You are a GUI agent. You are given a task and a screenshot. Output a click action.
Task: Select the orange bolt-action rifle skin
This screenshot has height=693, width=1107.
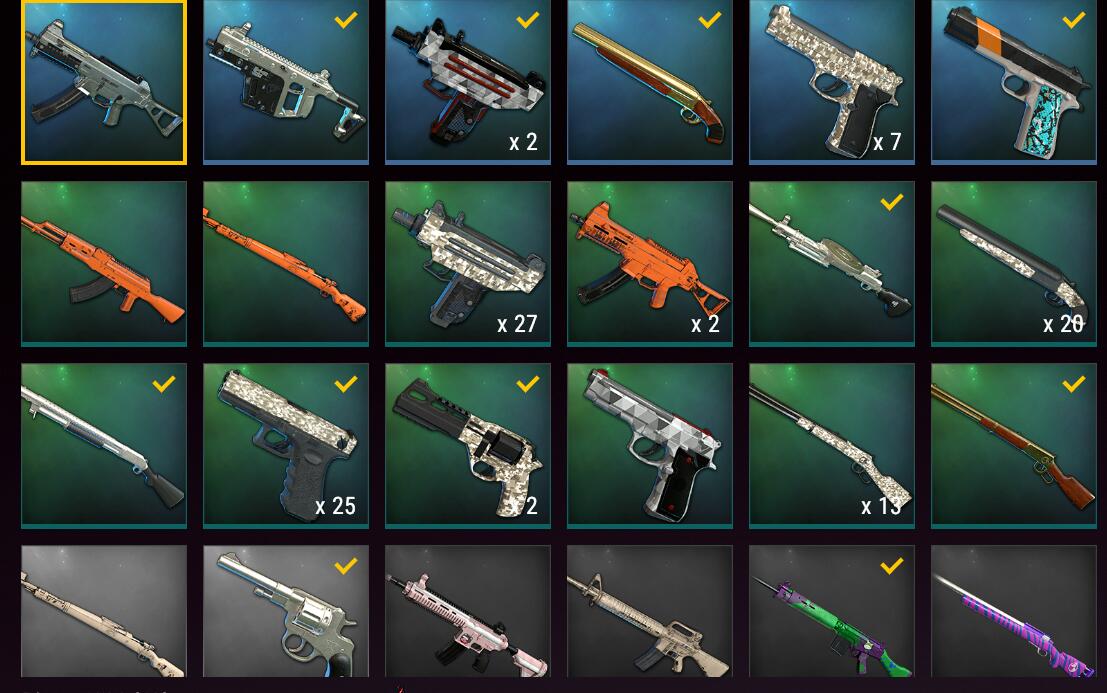click(x=286, y=263)
